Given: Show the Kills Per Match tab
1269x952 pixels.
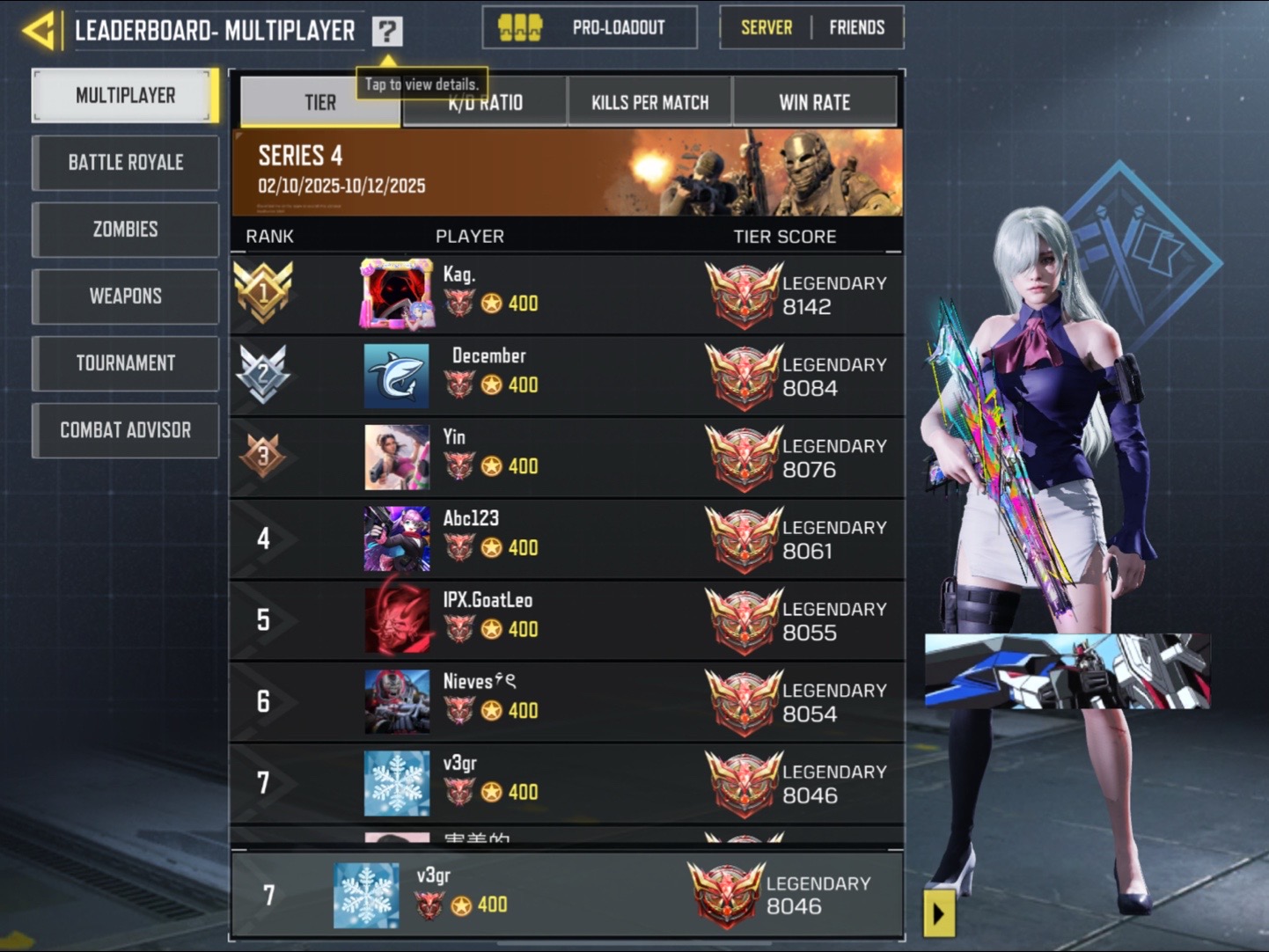Looking at the screenshot, I should [649, 103].
